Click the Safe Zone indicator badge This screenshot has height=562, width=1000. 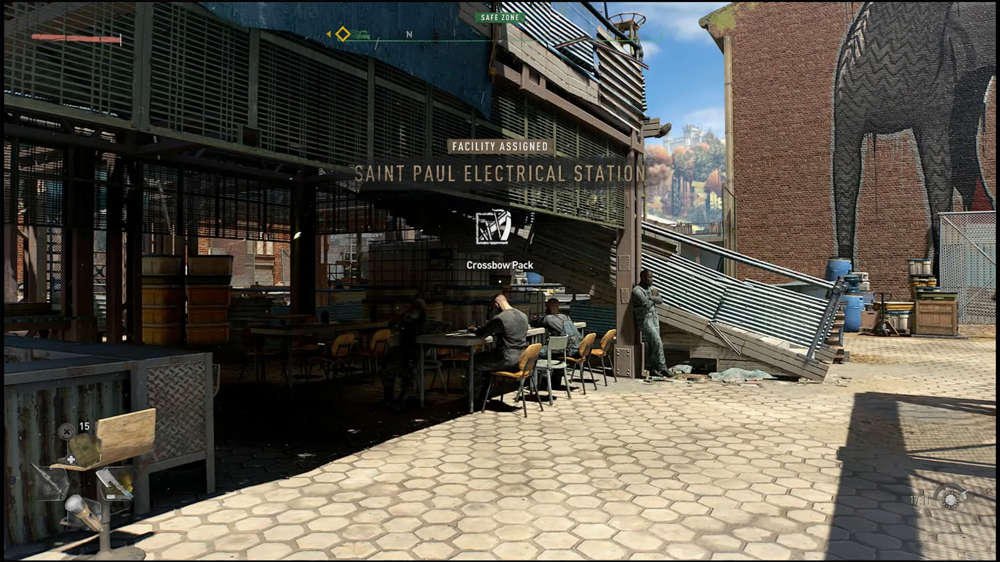(x=499, y=17)
